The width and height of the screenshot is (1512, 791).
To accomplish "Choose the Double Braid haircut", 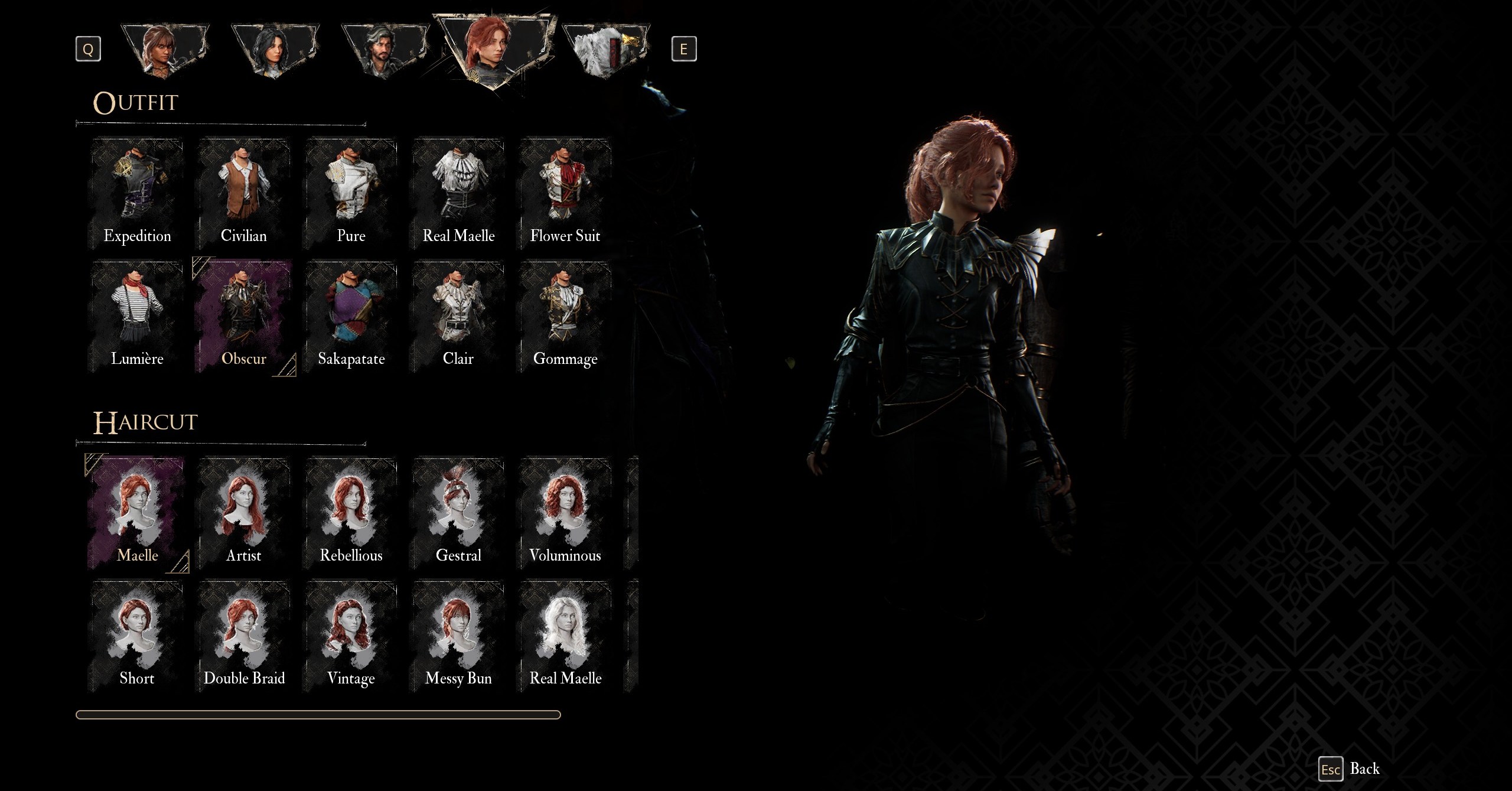I will click(244, 636).
